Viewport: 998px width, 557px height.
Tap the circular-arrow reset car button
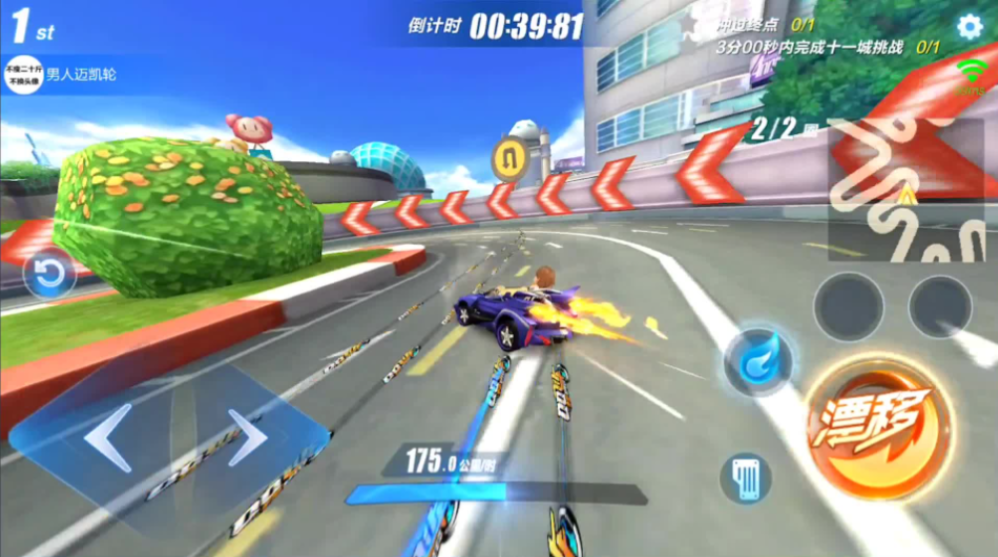click(x=49, y=275)
